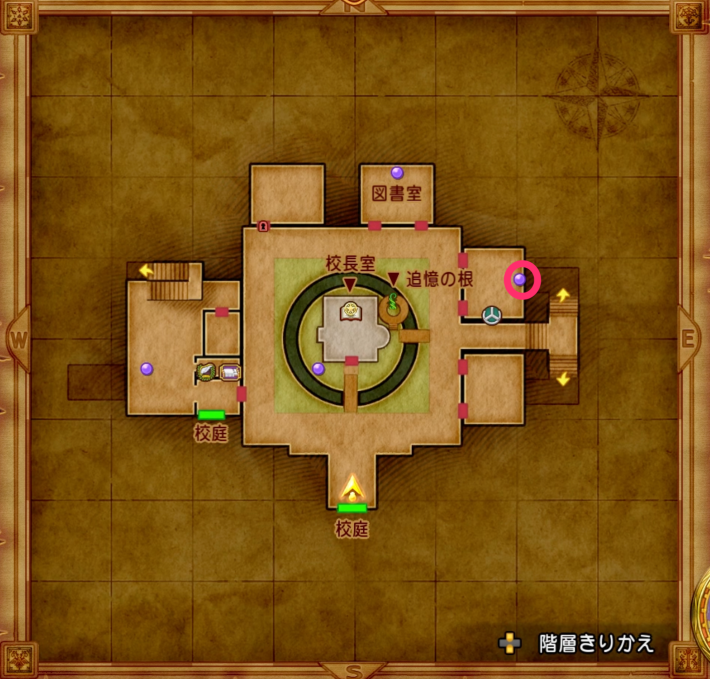710x679 pixels.
Task: Click the purple orb in the 図書室 library
Action: coord(397,172)
